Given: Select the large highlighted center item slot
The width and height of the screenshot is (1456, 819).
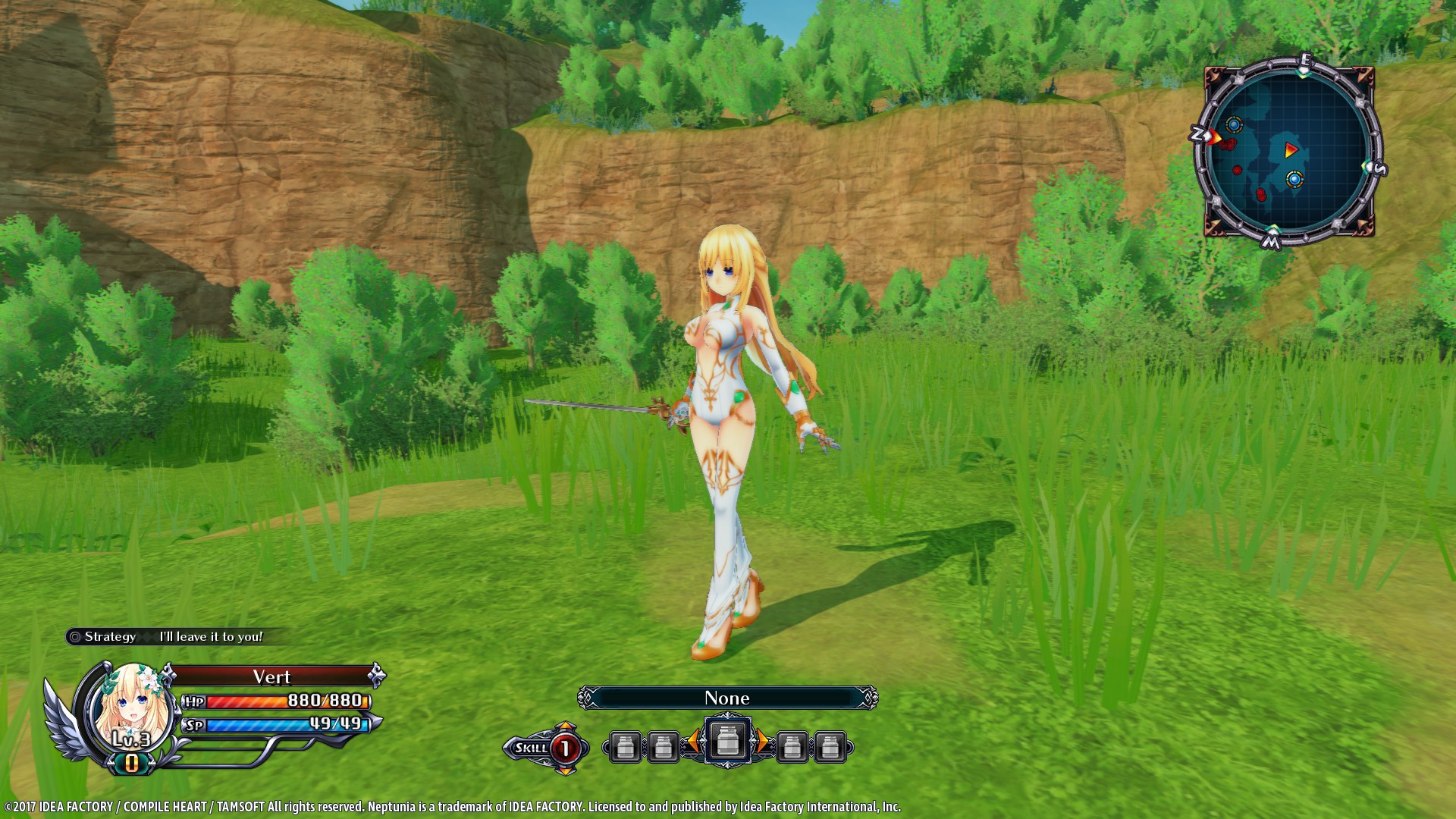Looking at the screenshot, I should (727, 741).
